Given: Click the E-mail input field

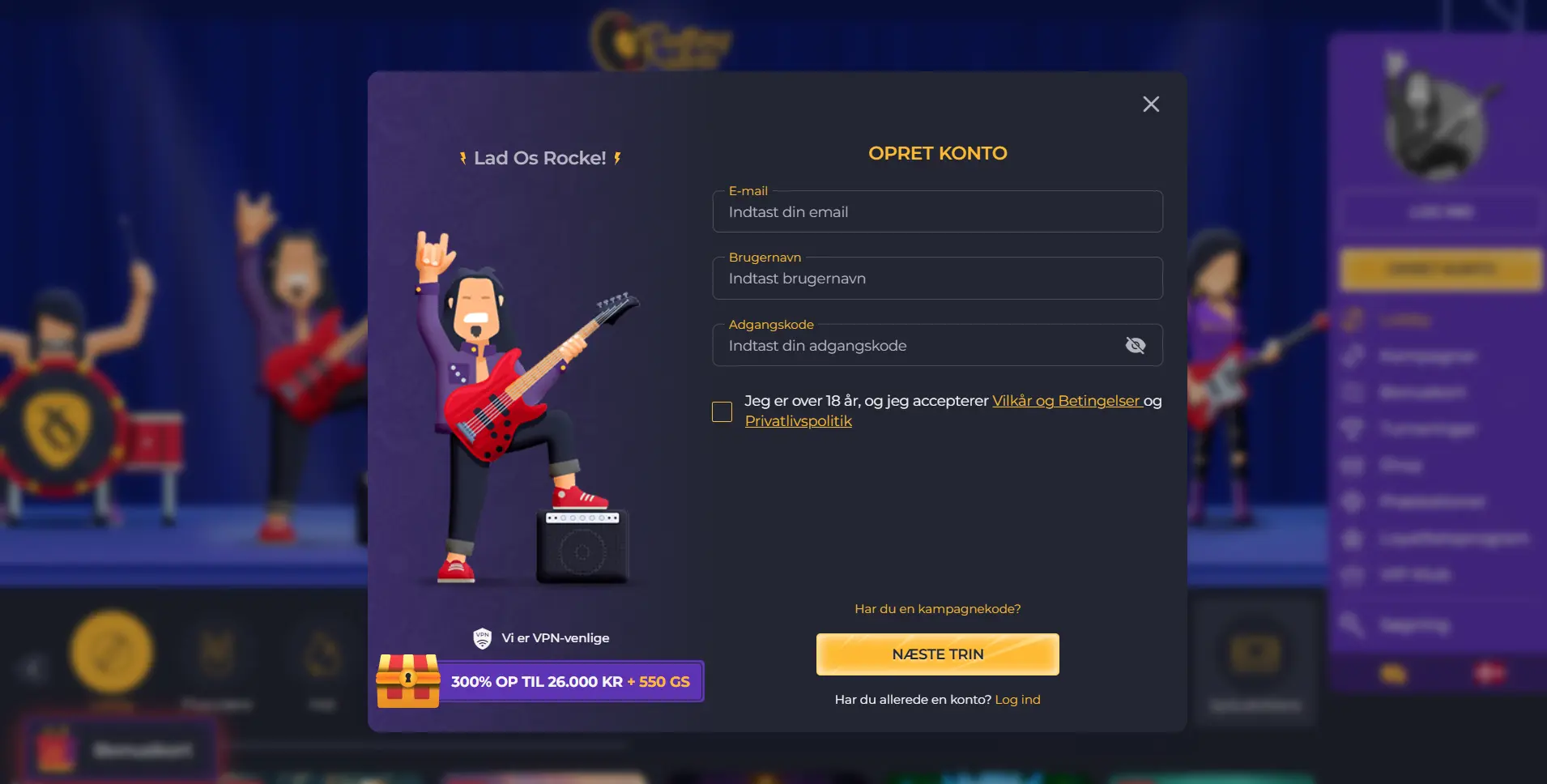Looking at the screenshot, I should pos(937,211).
